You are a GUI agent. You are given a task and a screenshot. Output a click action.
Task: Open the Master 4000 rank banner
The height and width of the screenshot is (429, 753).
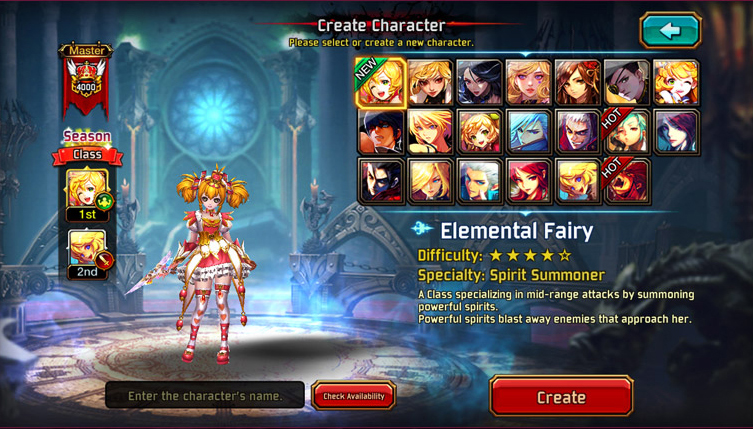pyautogui.click(x=86, y=80)
